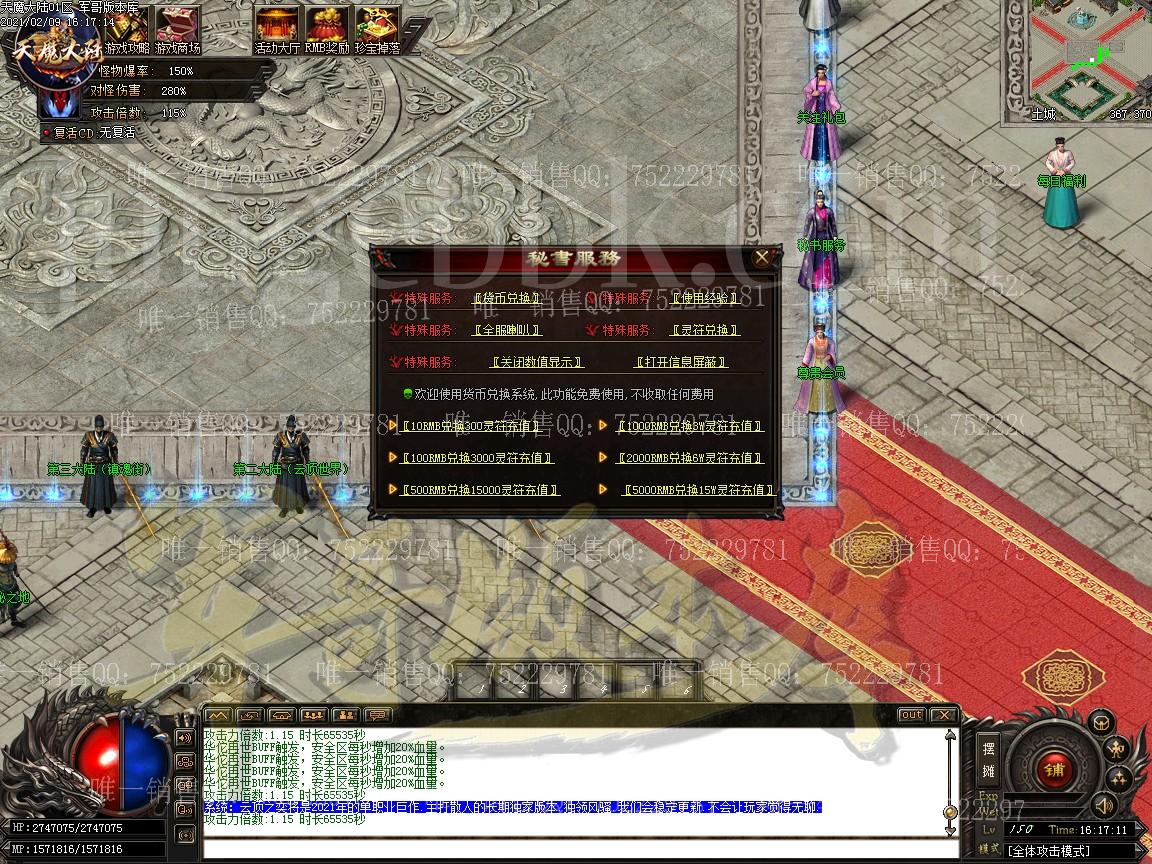The width and height of the screenshot is (1152, 864).
Task: Click the chat panel's out button
Action: coord(911,715)
